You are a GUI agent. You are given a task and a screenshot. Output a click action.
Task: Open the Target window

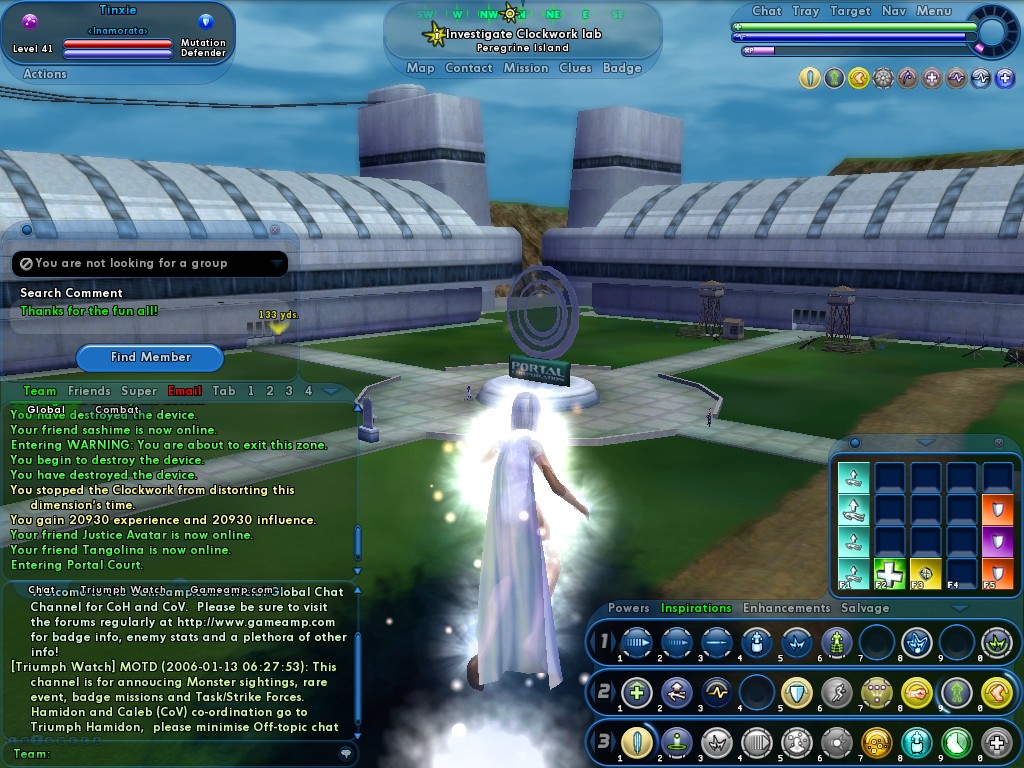pyautogui.click(x=851, y=11)
